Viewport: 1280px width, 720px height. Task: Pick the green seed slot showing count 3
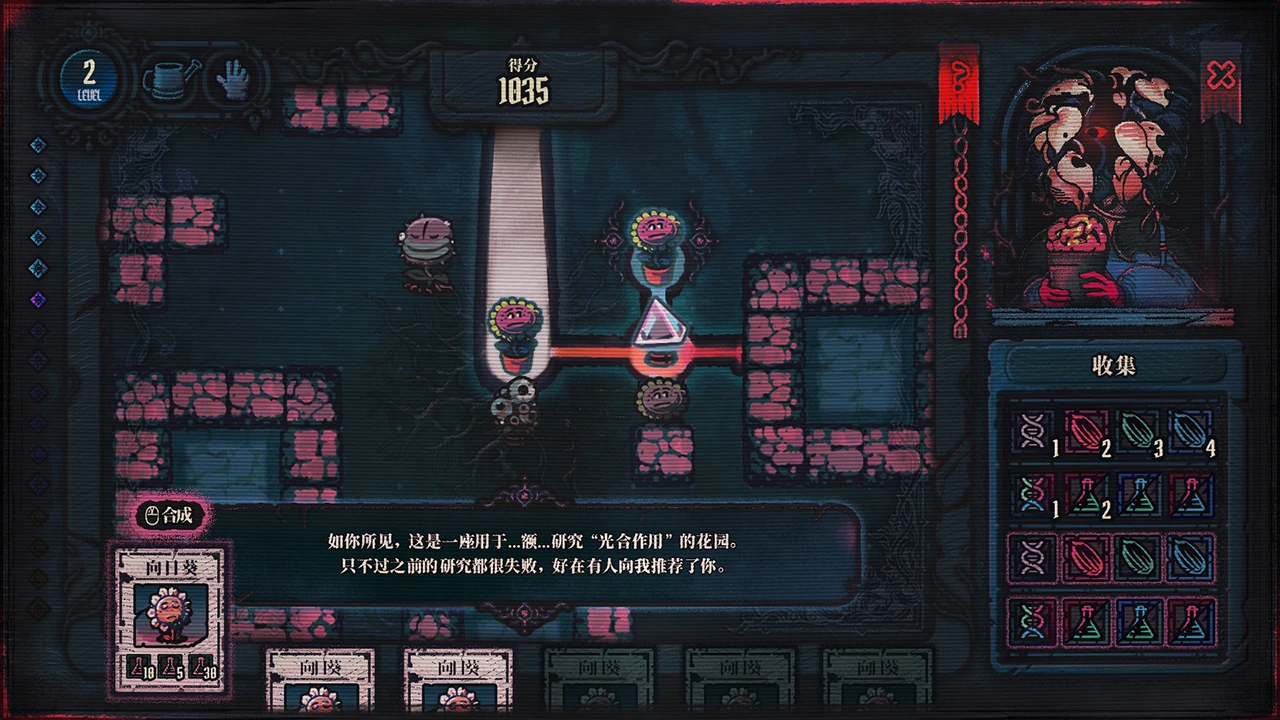click(1137, 432)
